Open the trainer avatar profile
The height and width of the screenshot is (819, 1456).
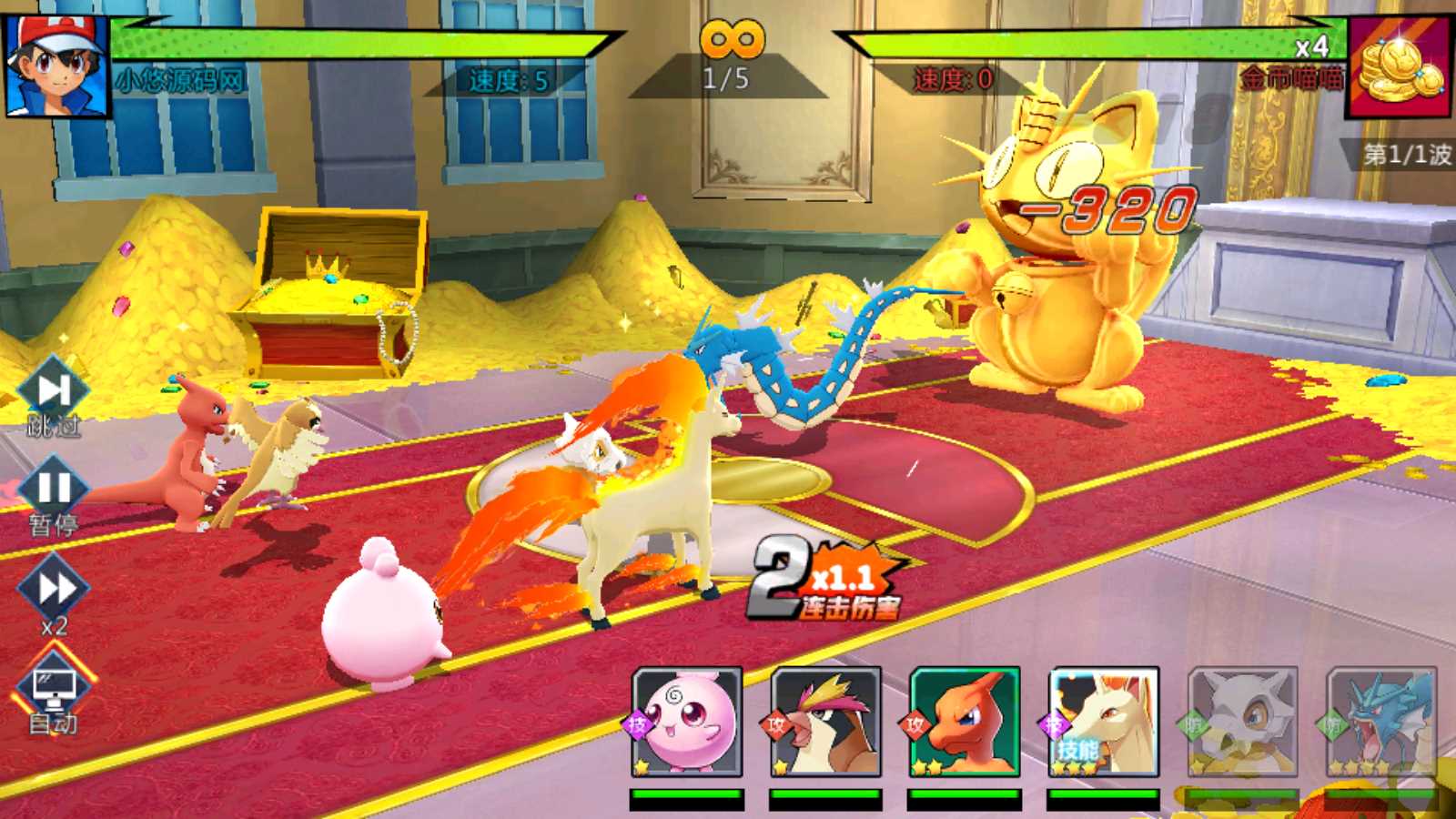[56, 66]
